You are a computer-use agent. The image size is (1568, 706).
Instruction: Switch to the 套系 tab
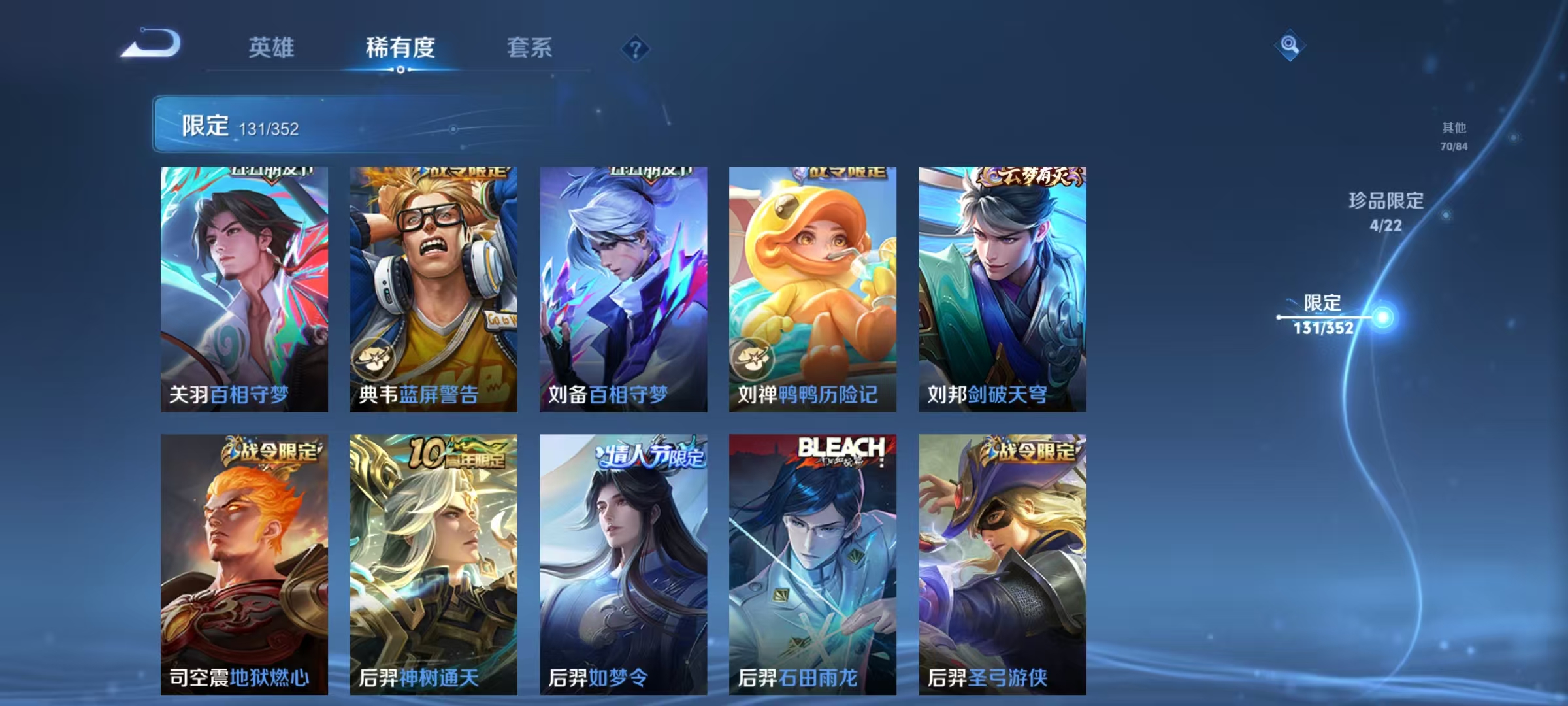click(529, 47)
